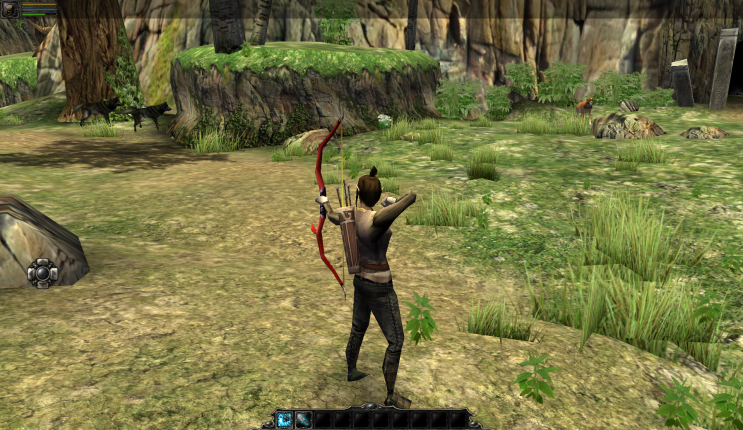Viewport: 743px width, 430px height.
Task: Click the character portrait
Action: coord(10,9)
